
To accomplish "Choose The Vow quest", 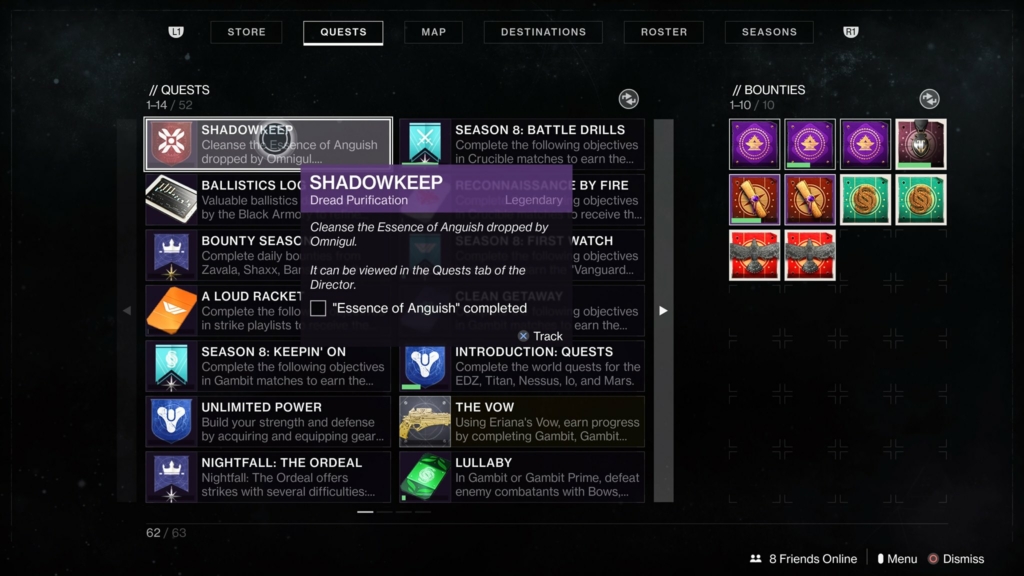I will 522,421.
